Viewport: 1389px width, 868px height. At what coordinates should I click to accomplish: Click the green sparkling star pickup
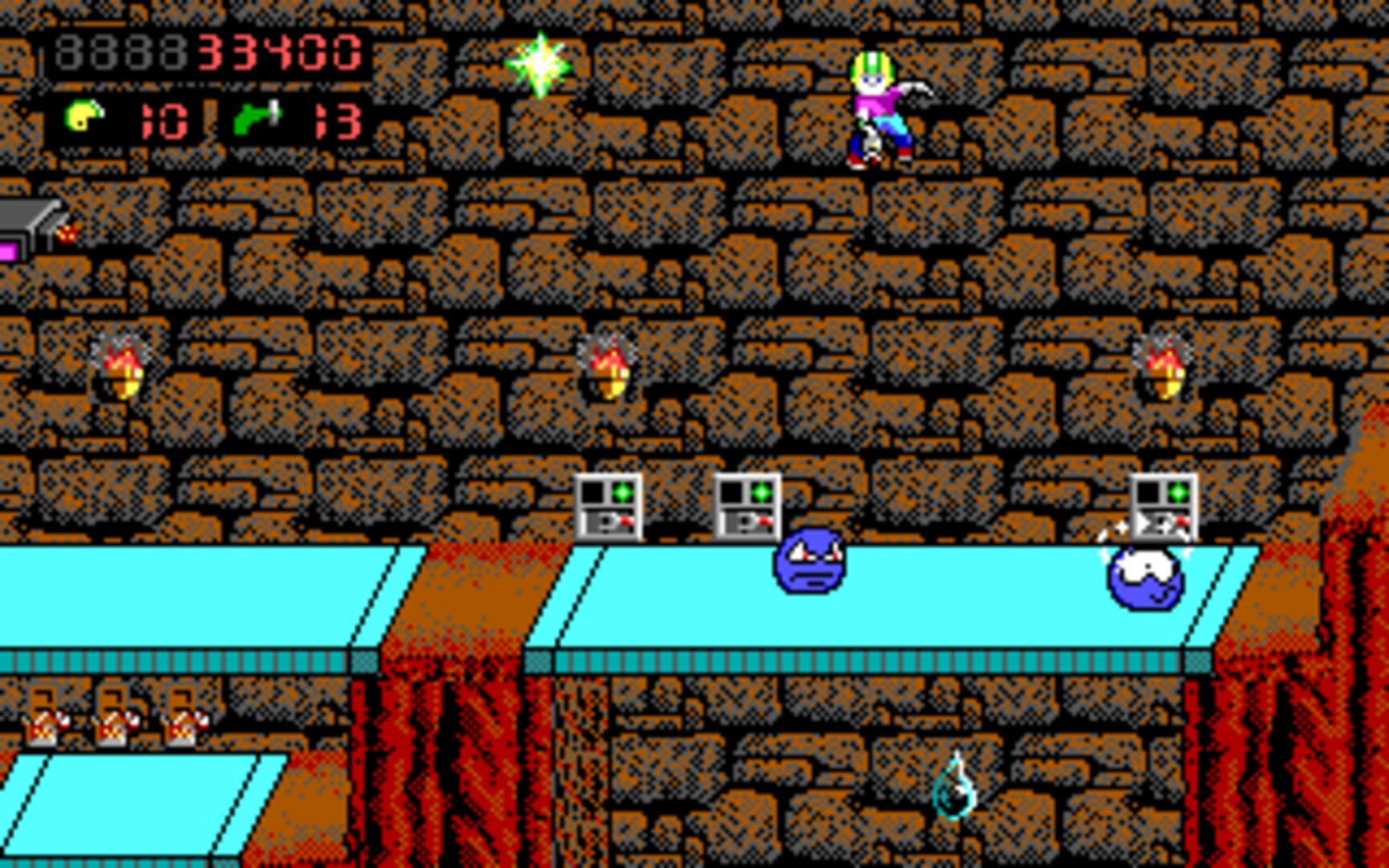point(539,66)
